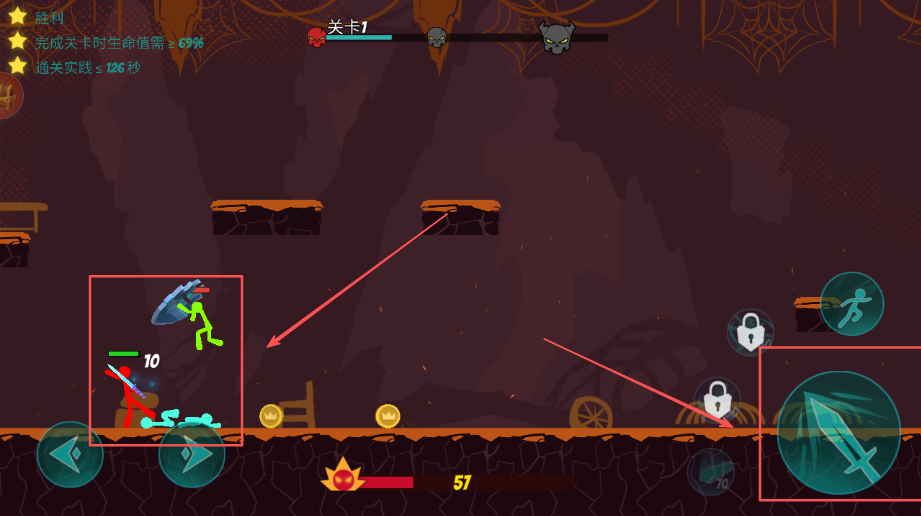Use the dimmed skill icon marked 70

710,471
